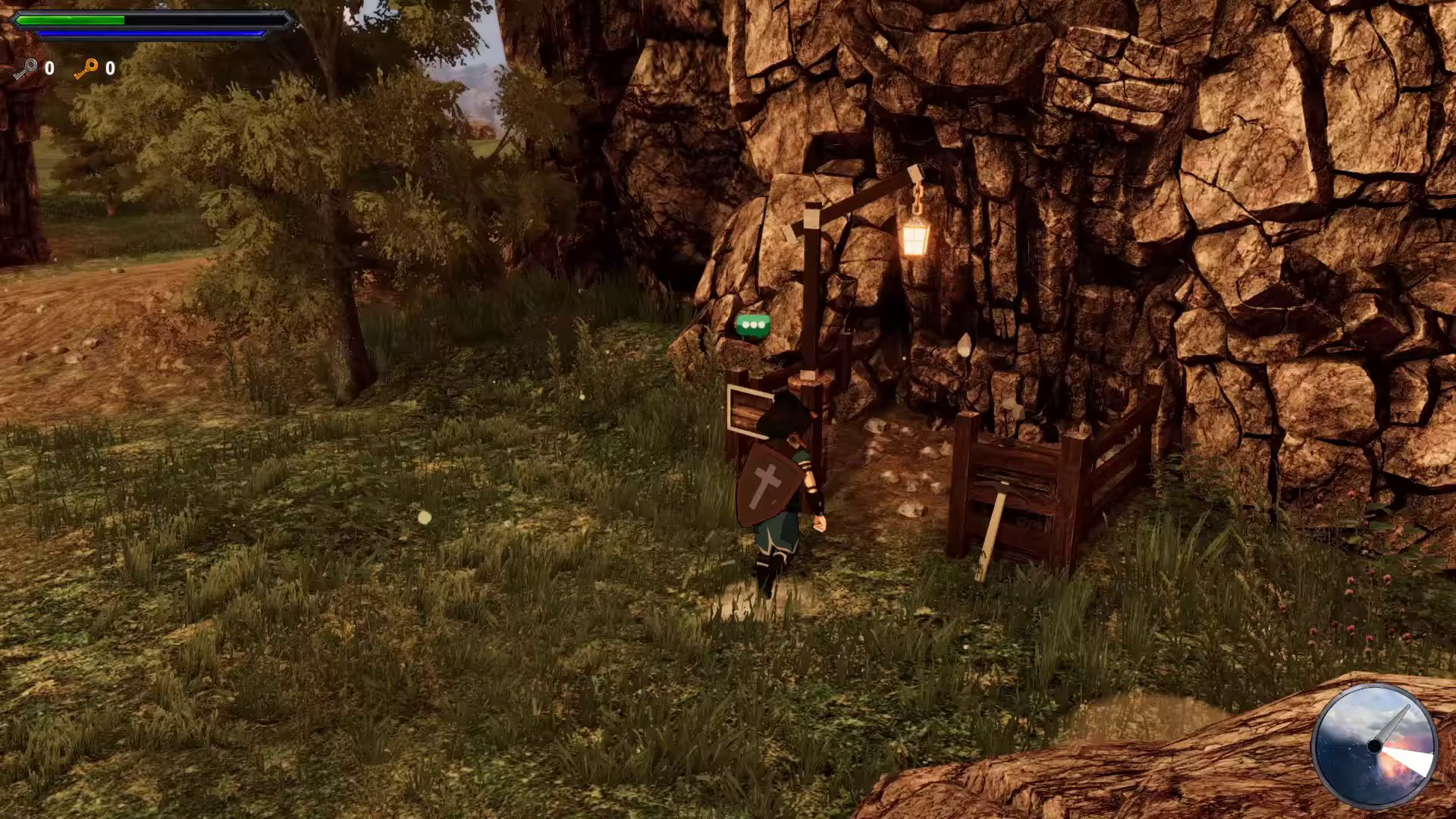Screen dimensions: 1456x819
Task: Click the silver key counter number
Action: pos(49,68)
